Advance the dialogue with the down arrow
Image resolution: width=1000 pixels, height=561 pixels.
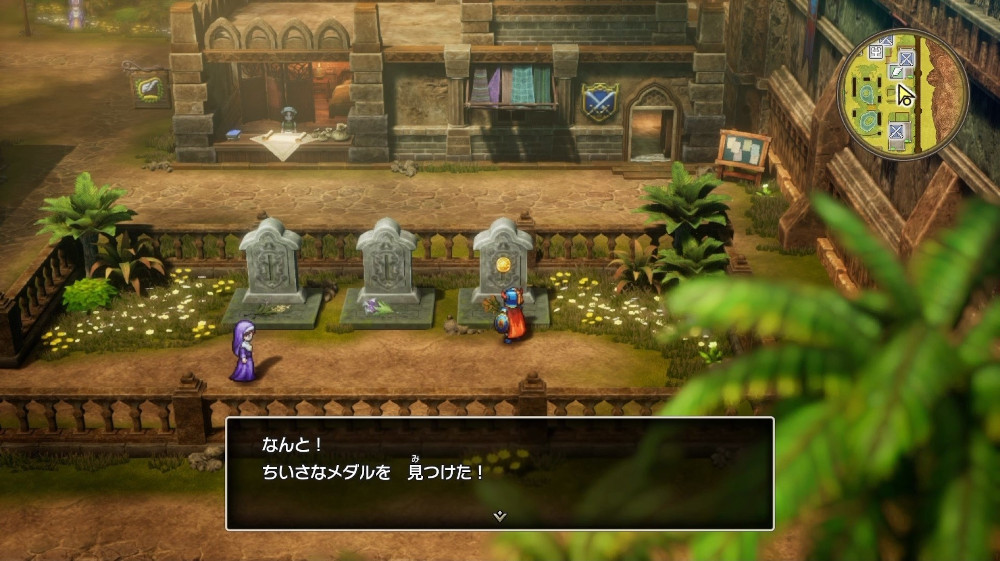(x=500, y=516)
